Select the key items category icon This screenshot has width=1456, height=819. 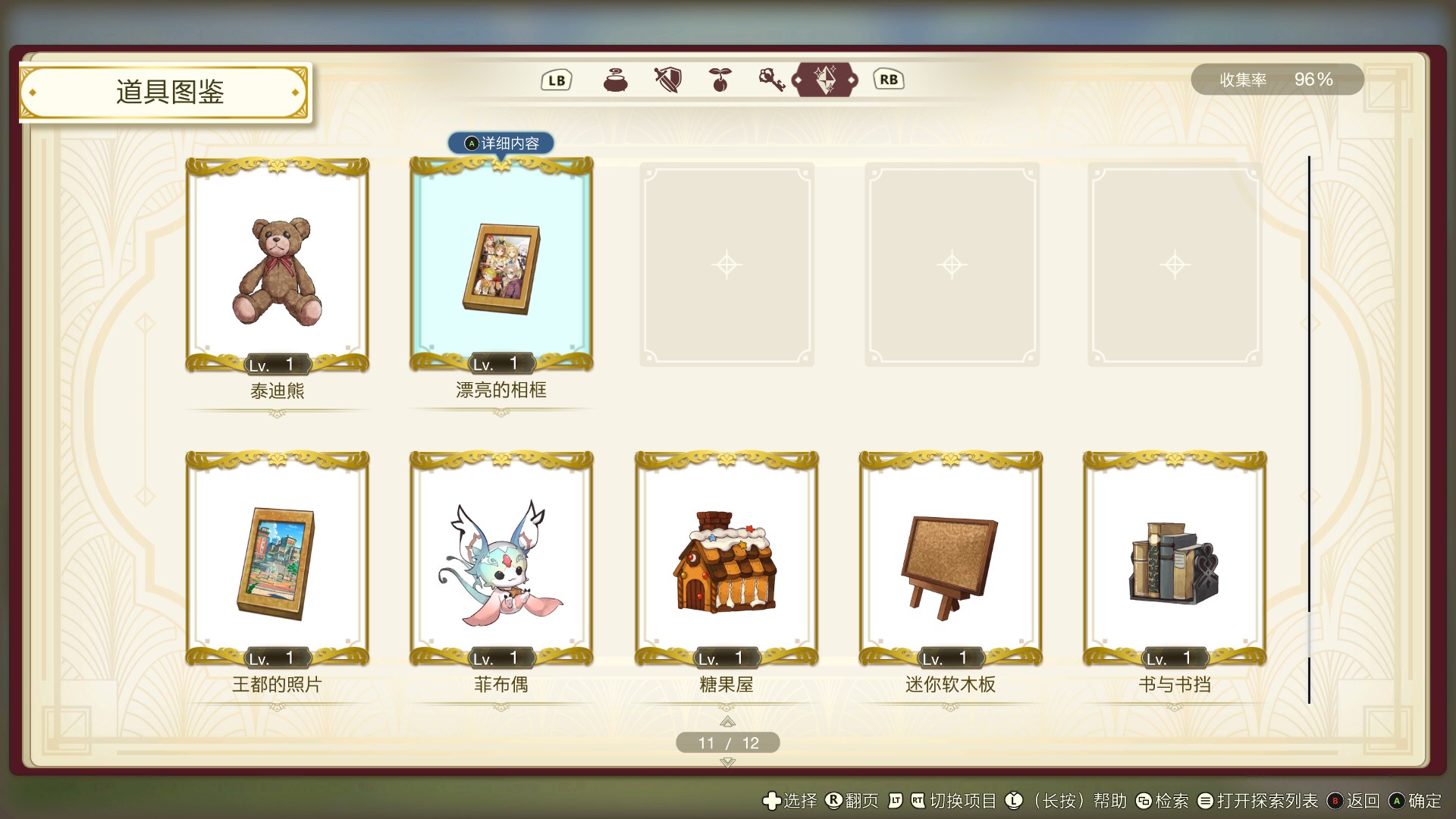[772, 80]
